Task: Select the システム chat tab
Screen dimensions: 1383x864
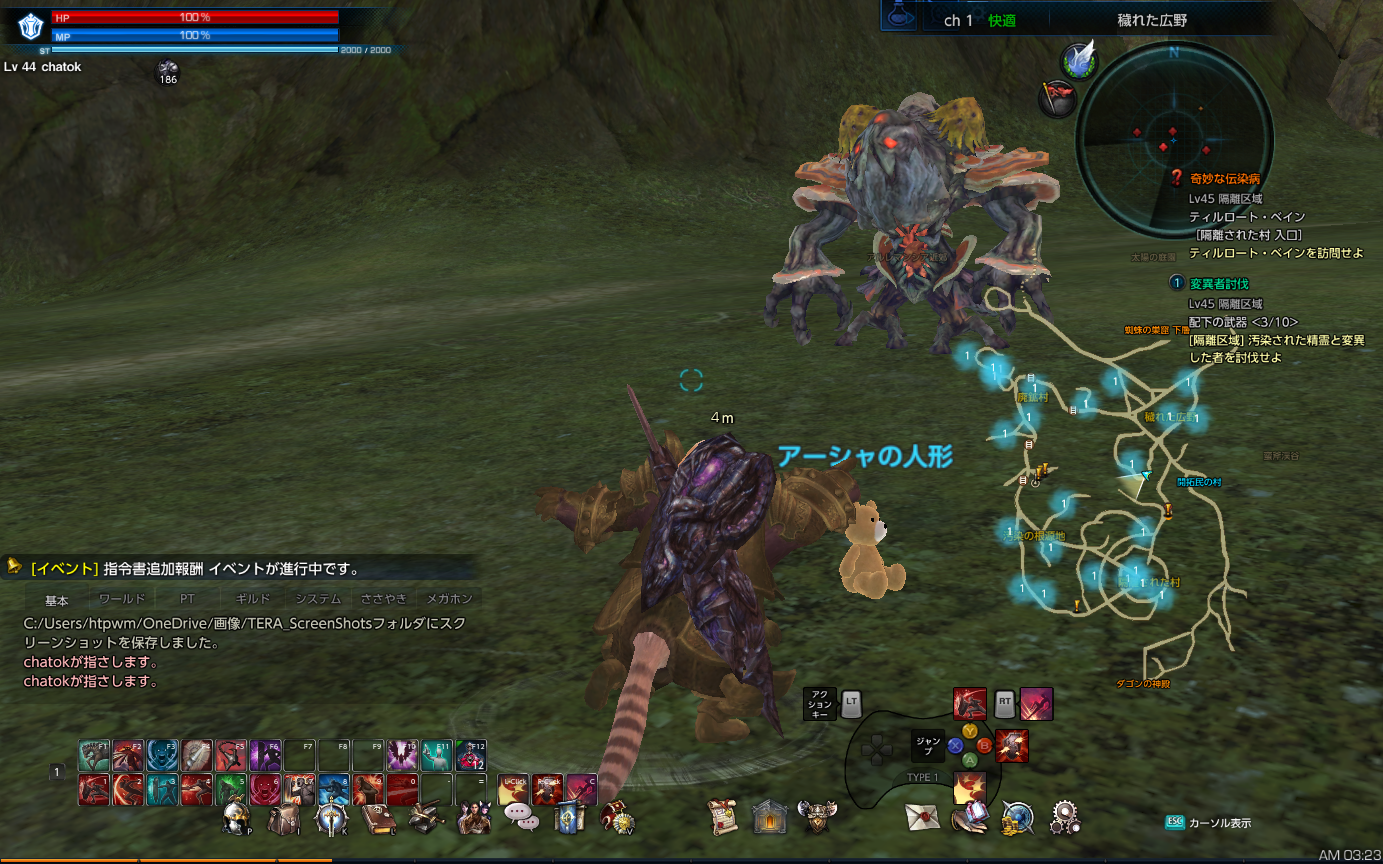Action: click(318, 599)
